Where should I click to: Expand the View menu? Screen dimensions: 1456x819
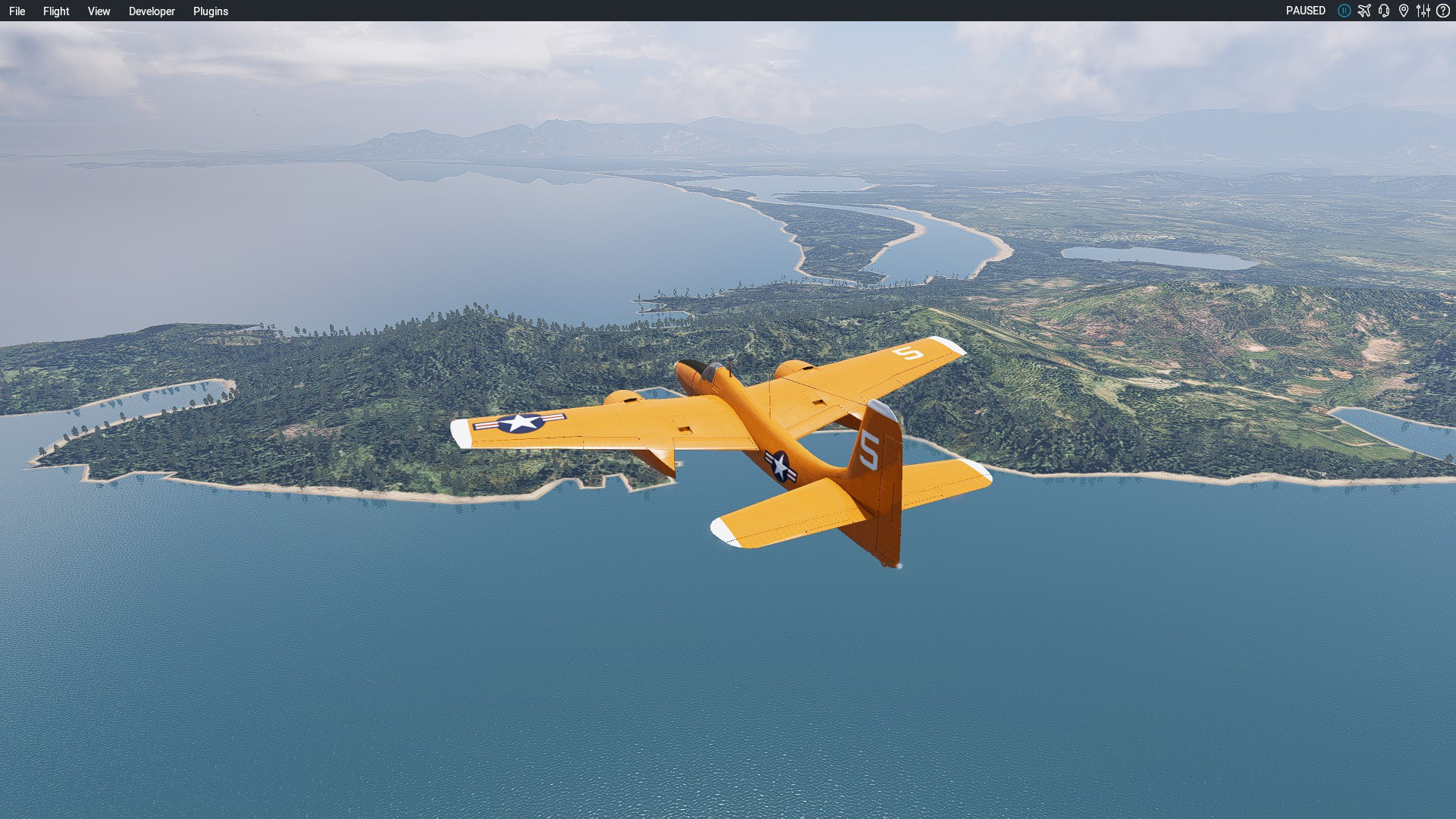pos(99,11)
